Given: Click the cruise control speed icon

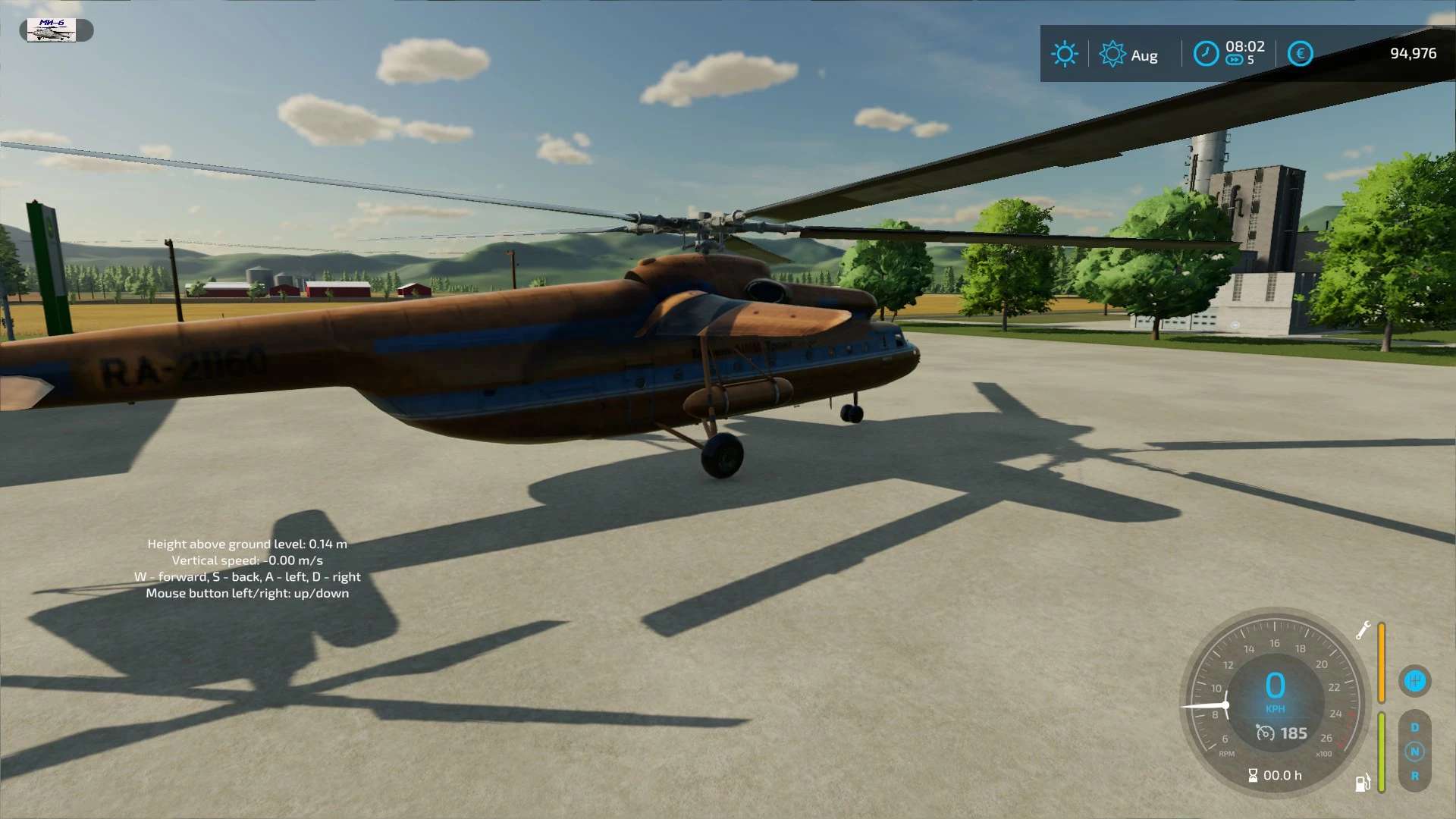Looking at the screenshot, I should 1265,733.
